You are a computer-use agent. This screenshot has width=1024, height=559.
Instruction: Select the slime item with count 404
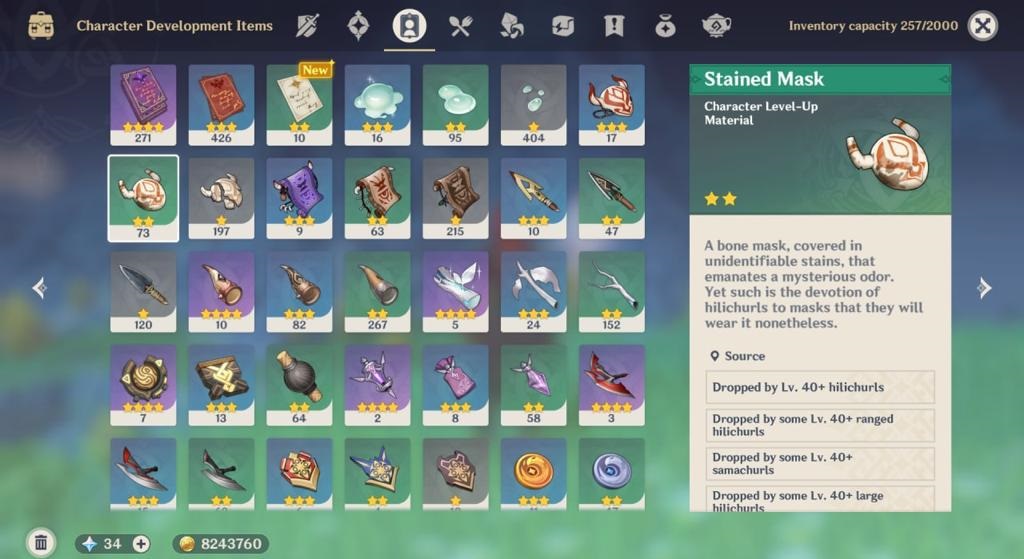click(533, 104)
